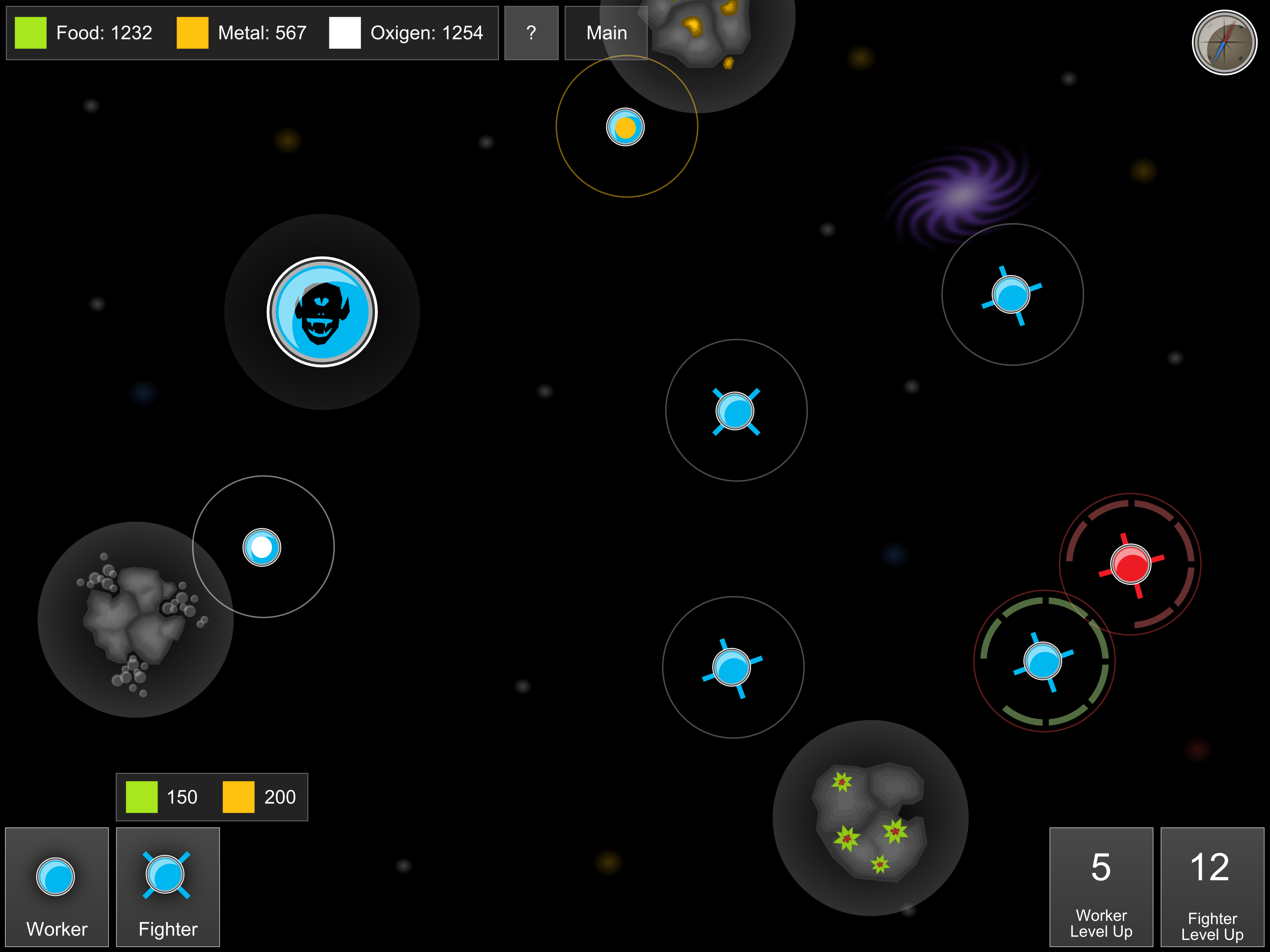Go to the Main menu
The height and width of the screenshot is (952, 1270).
point(606,33)
